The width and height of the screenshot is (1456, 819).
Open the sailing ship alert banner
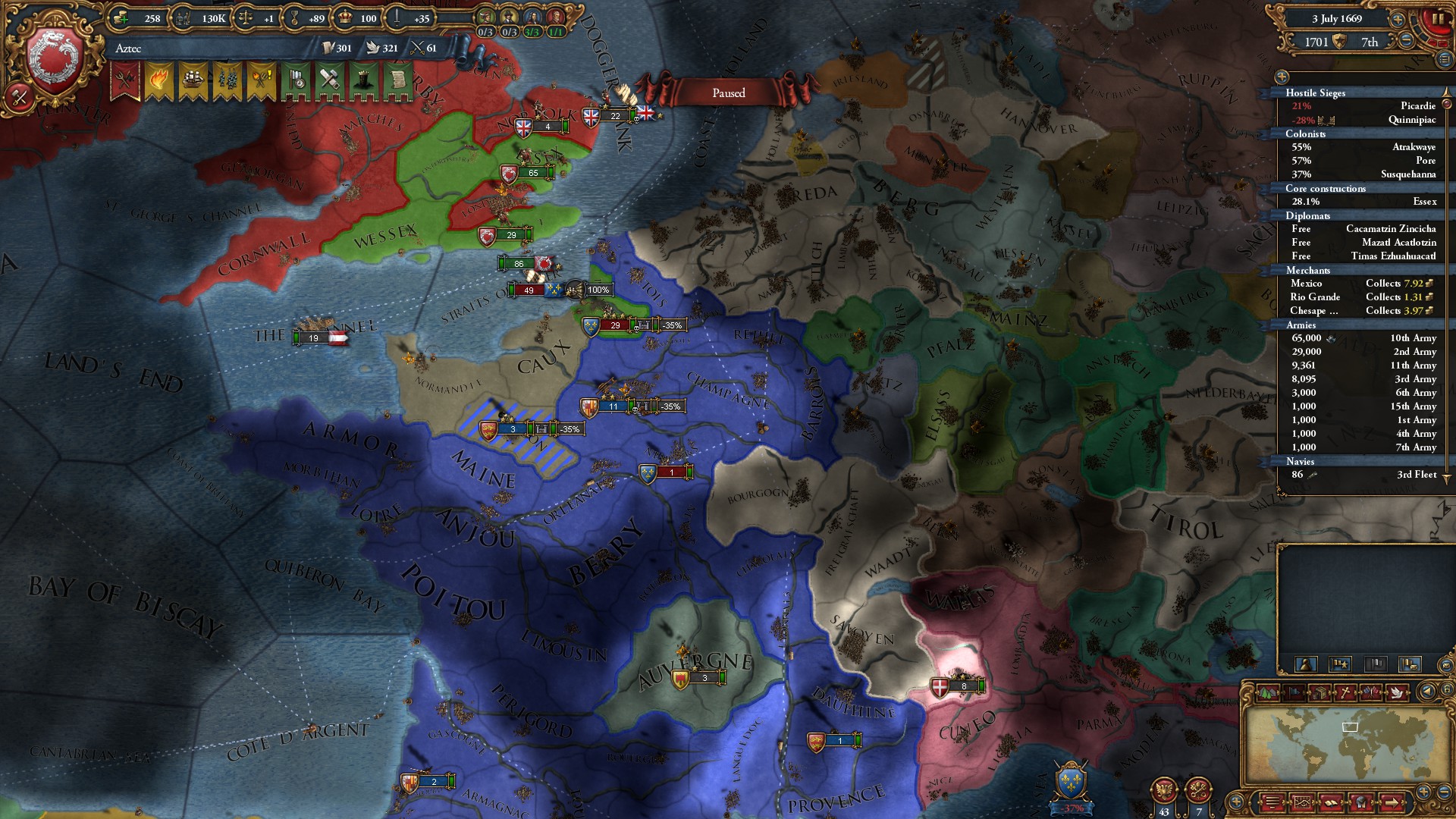(x=193, y=80)
